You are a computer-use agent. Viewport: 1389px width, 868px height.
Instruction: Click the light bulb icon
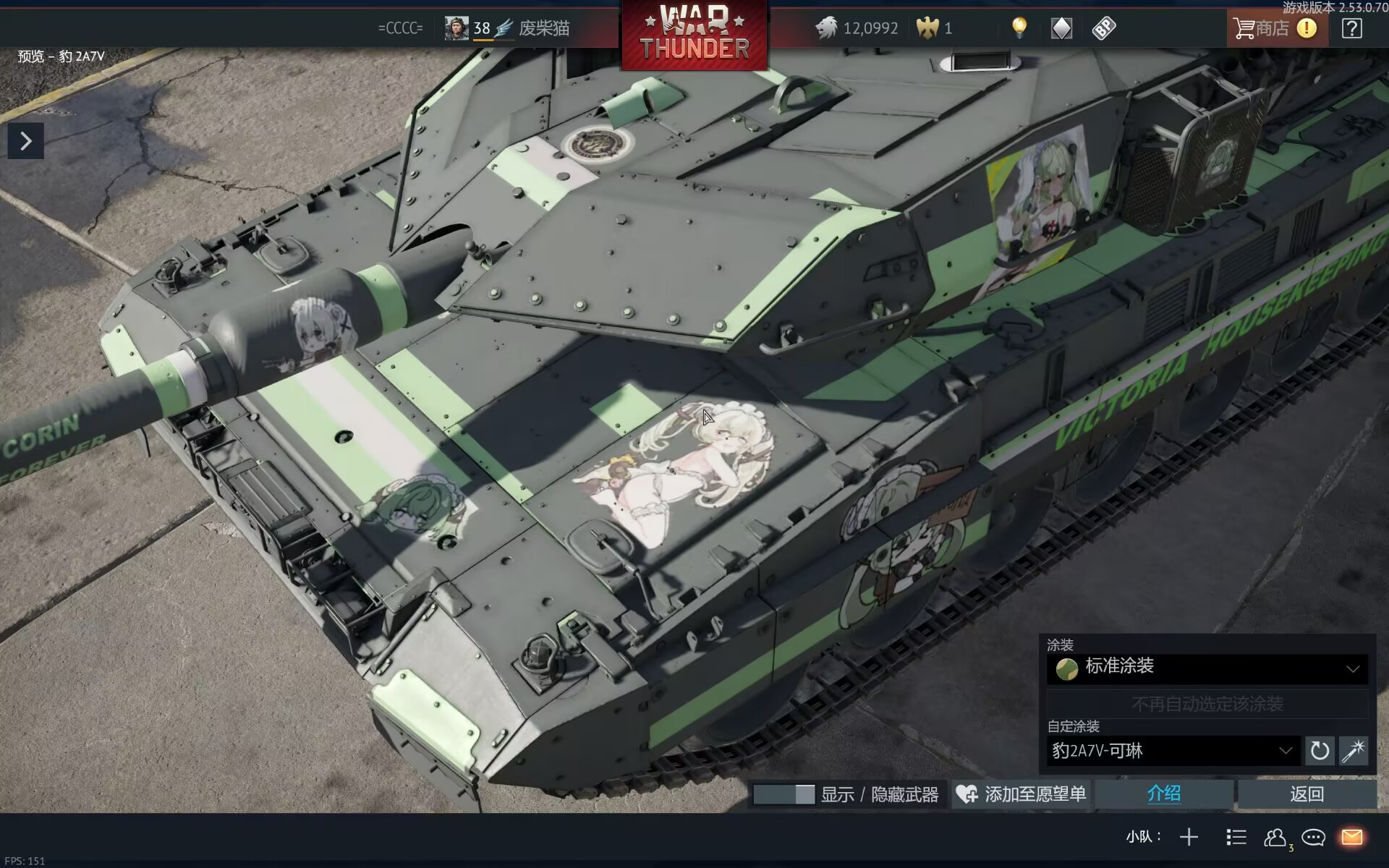pyautogui.click(x=1019, y=28)
